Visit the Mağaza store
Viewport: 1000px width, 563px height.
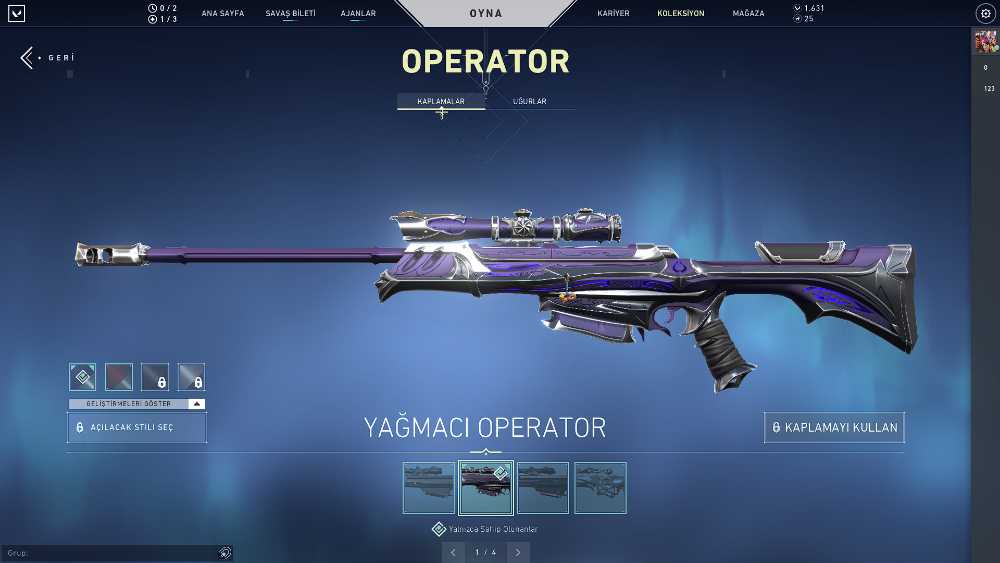tap(748, 14)
